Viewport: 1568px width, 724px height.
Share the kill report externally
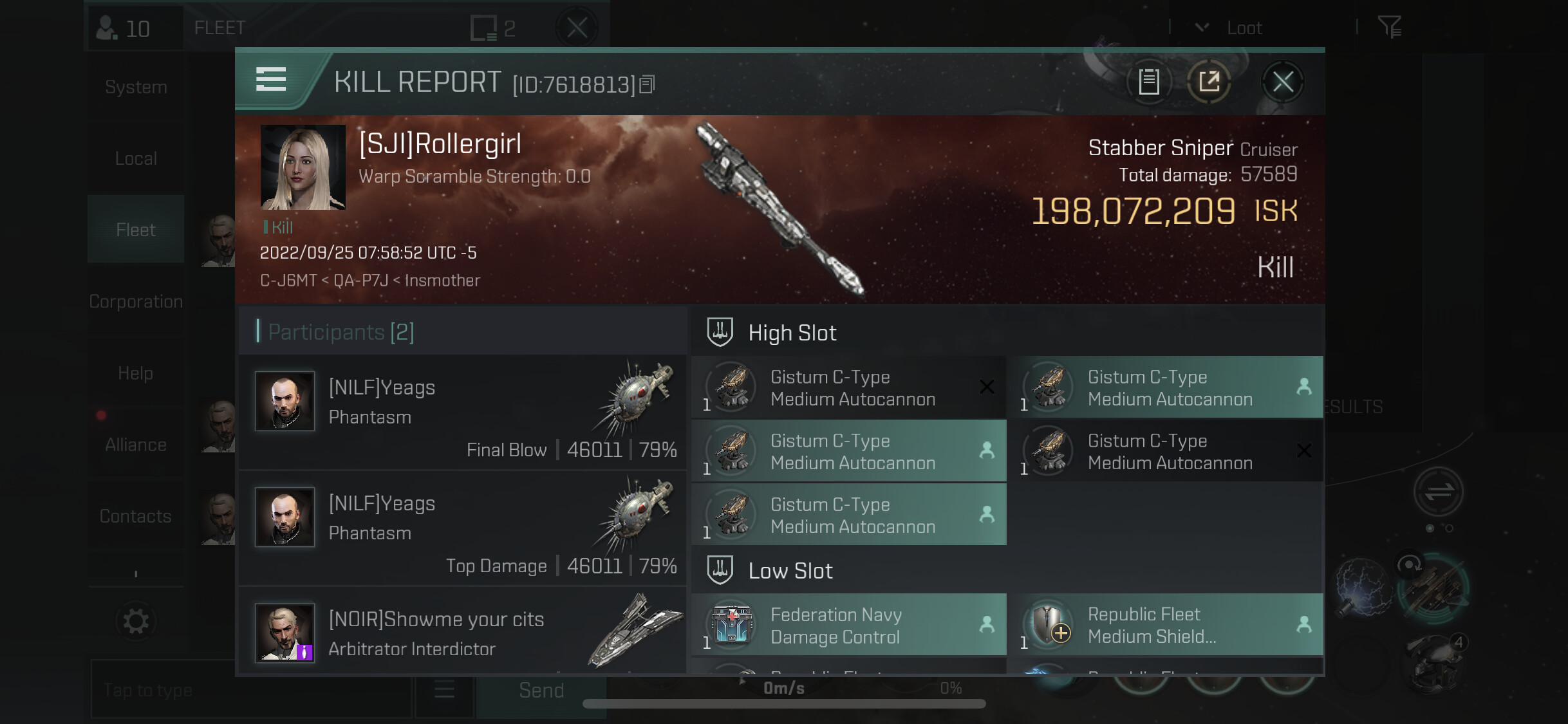[1209, 82]
